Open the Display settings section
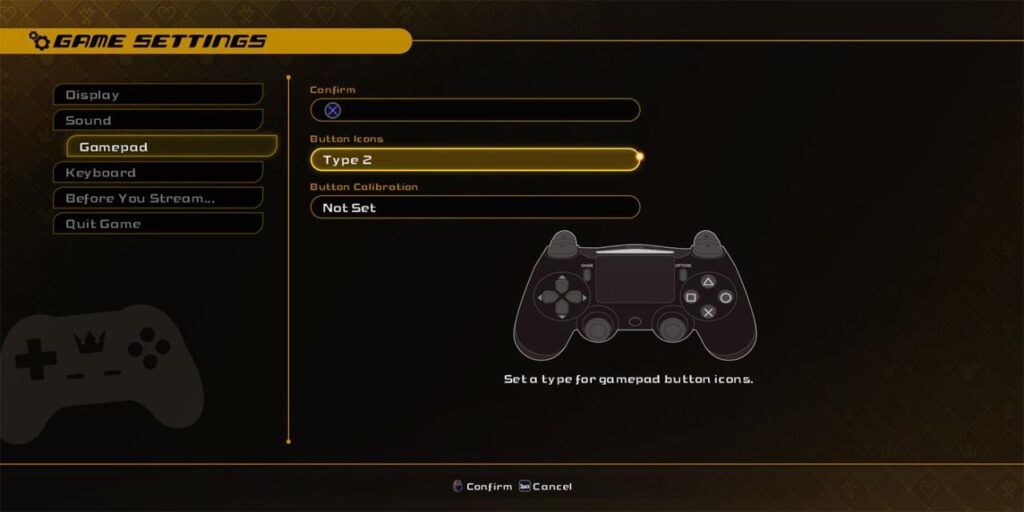This screenshot has width=1024, height=512. [x=157, y=95]
